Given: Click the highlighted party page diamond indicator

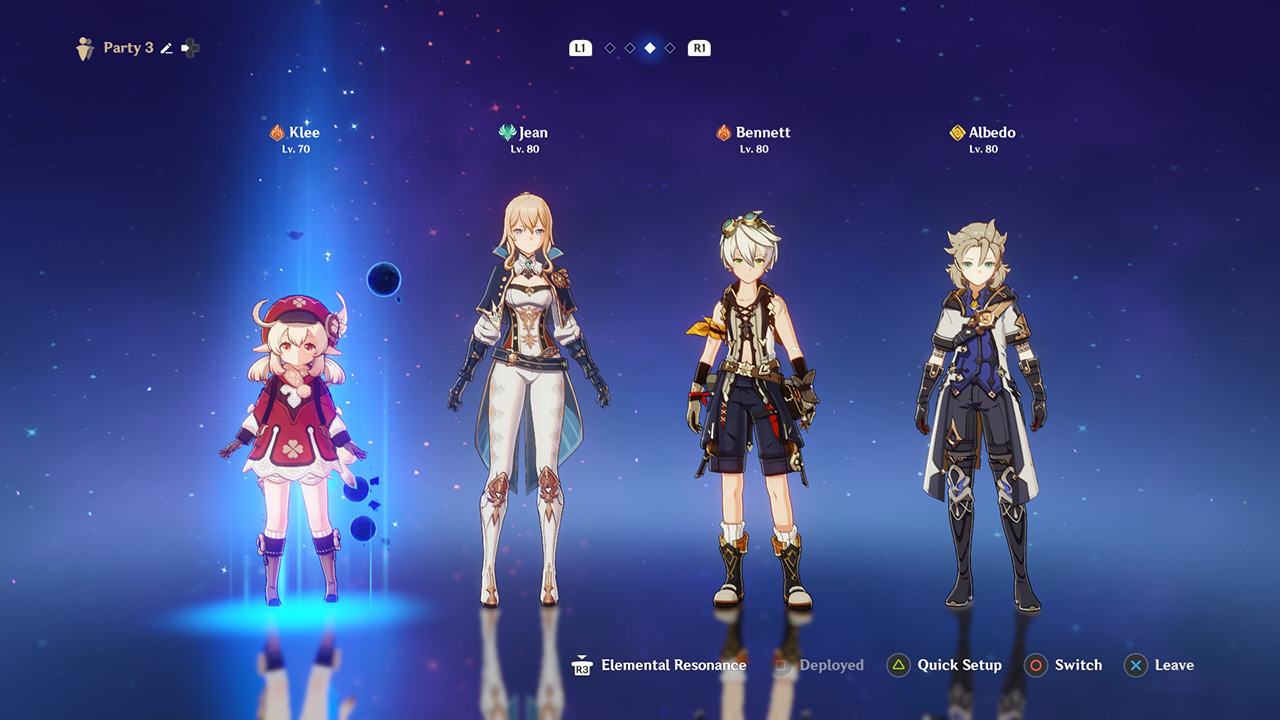Looking at the screenshot, I should (x=650, y=48).
